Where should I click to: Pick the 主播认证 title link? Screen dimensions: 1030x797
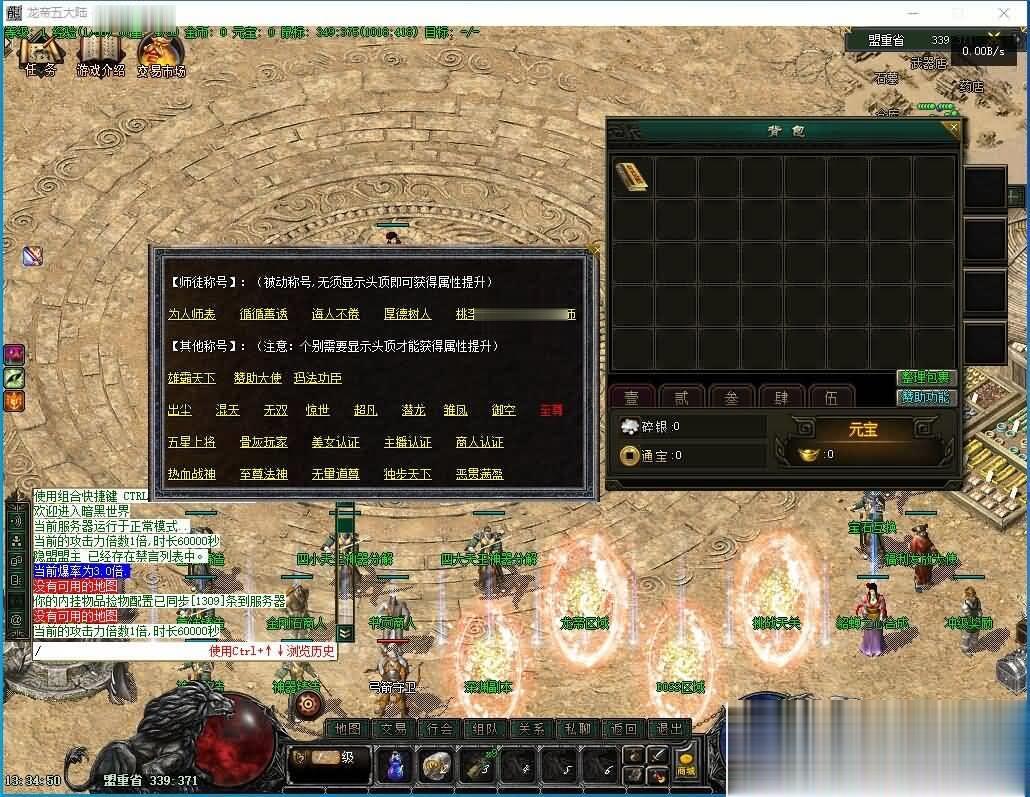407,442
